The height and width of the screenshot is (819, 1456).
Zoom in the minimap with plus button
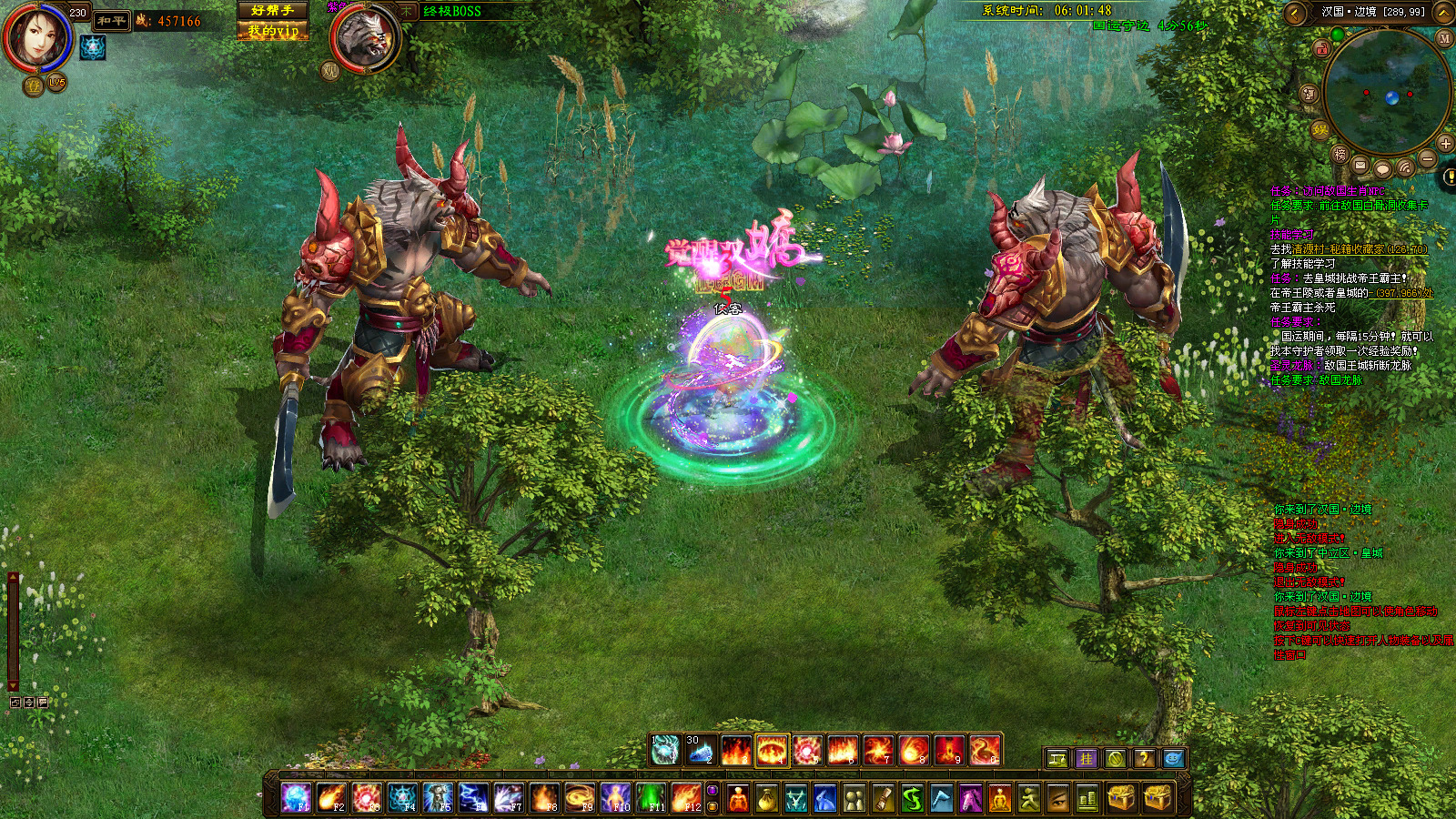pyautogui.click(x=1445, y=144)
